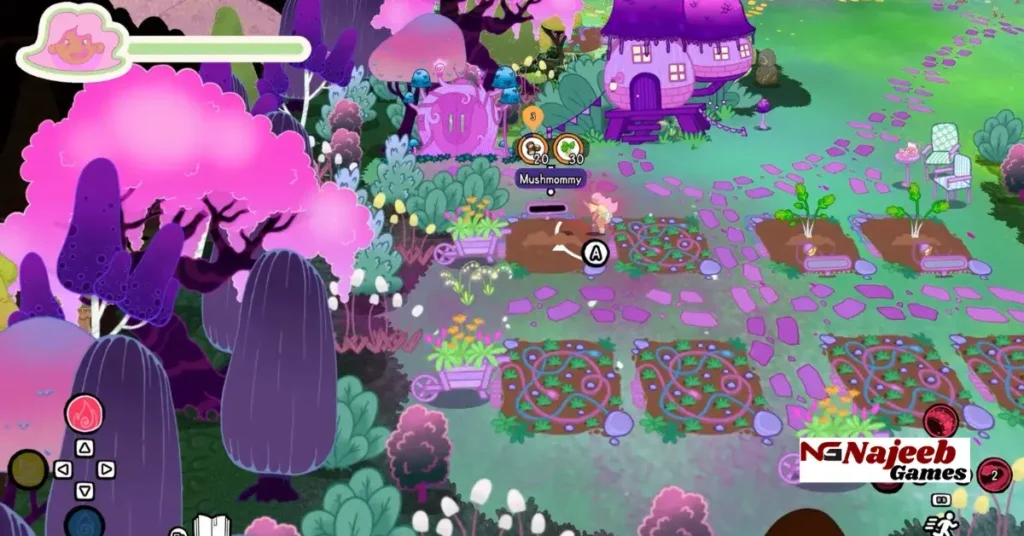
Task: Activate the red fire element ability
Action: (x=84, y=414)
